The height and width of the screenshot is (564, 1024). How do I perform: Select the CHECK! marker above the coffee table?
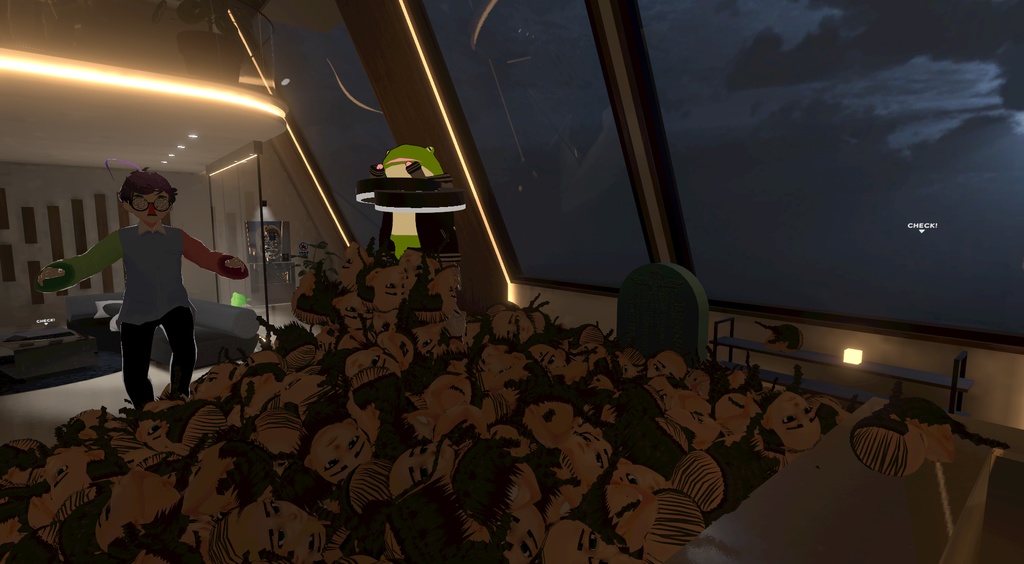[x=46, y=321]
